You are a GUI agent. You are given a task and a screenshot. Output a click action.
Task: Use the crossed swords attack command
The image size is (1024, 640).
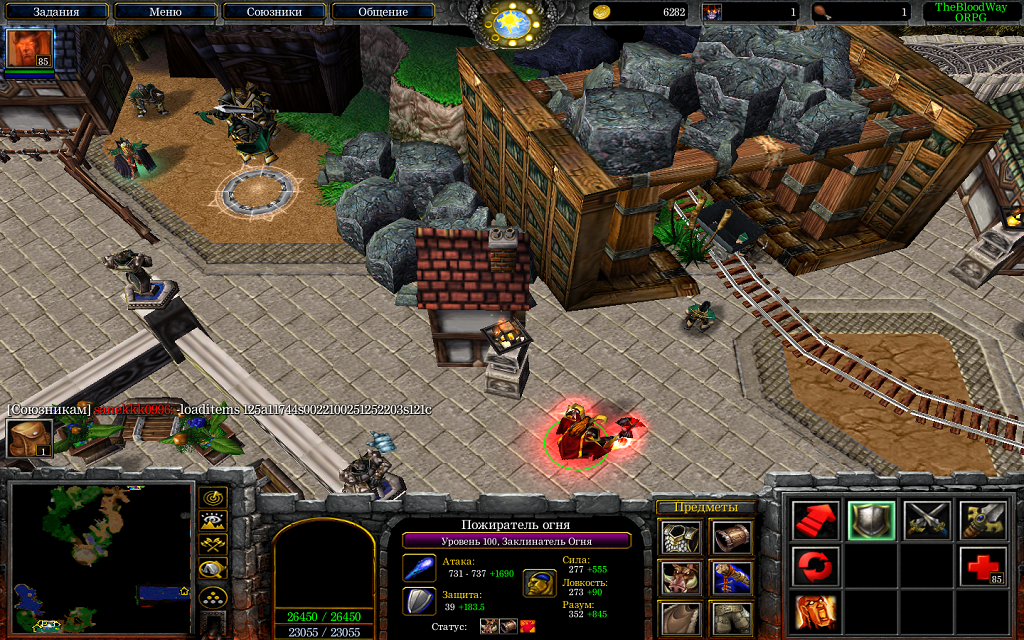(x=926, y=520)
